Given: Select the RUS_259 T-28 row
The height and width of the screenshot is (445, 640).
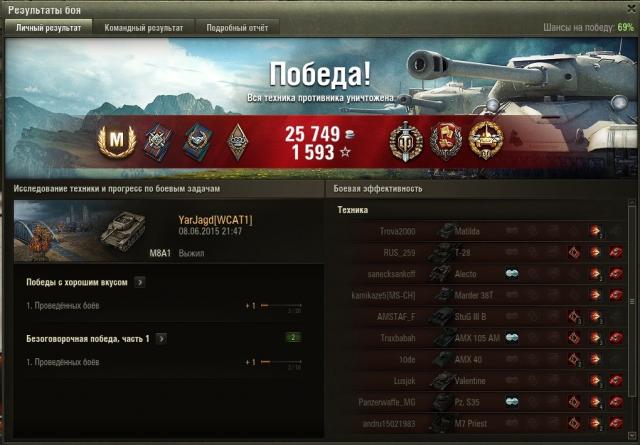Looking at the screenshot, I should coord(480,252).
